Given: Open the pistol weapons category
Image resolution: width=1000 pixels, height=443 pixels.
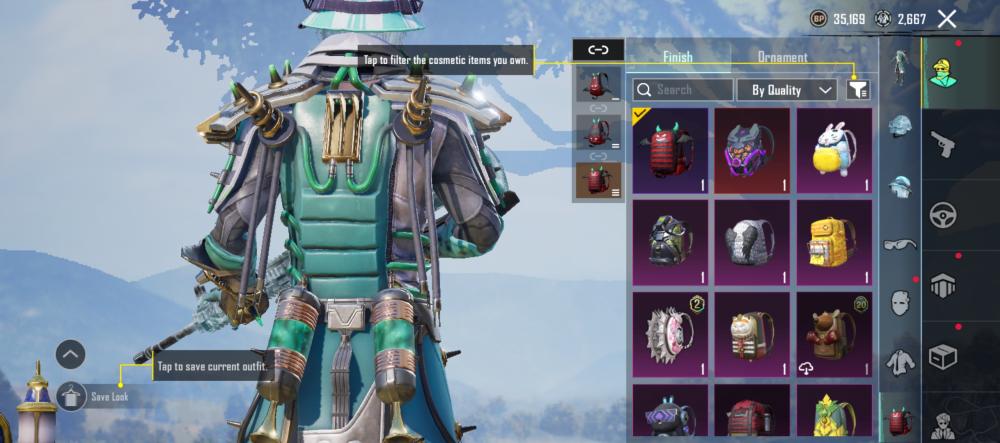Looking at the screenshot, I should click(x=942, y=146).
